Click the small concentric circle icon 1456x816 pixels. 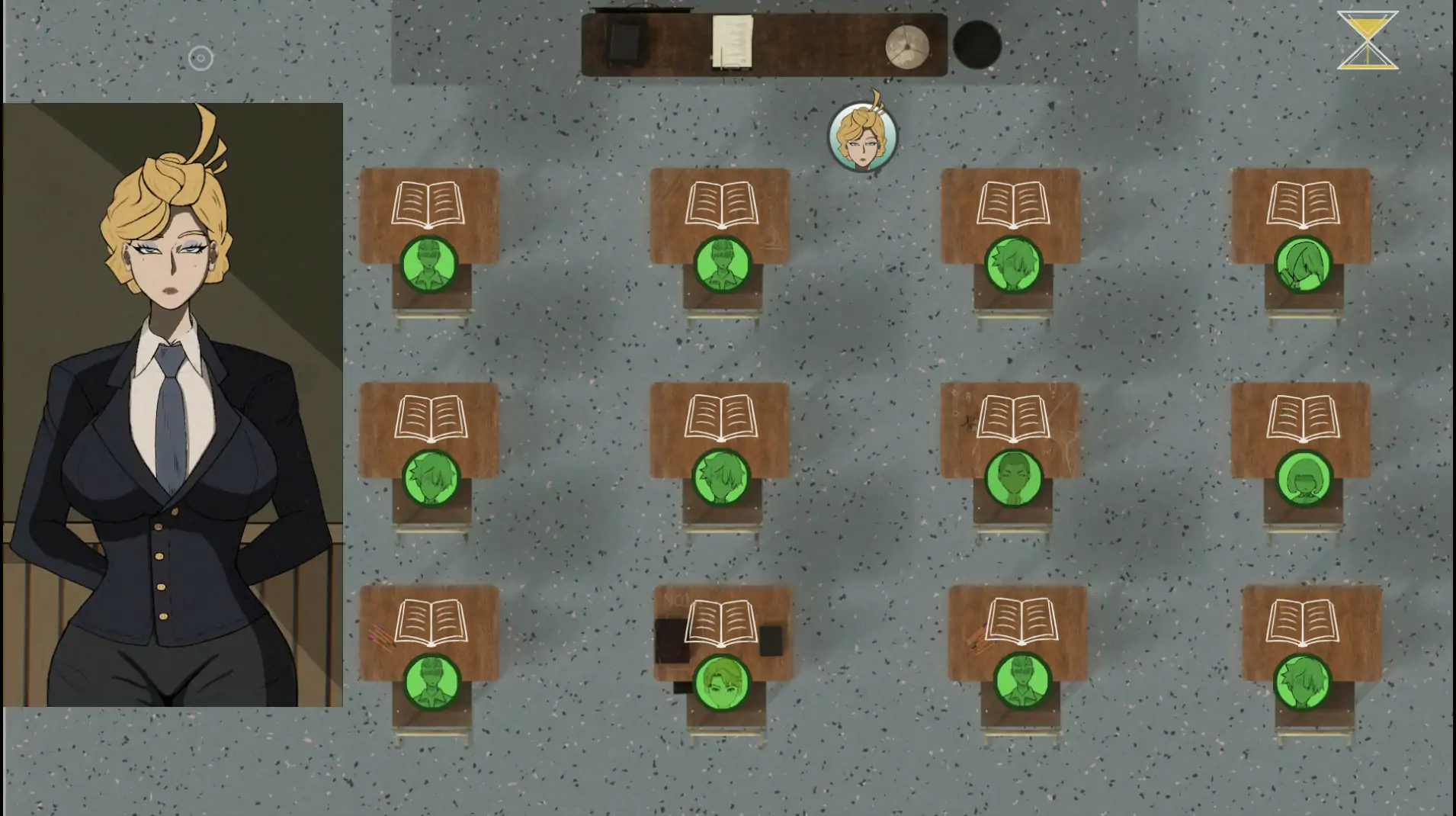coord(200,58)
